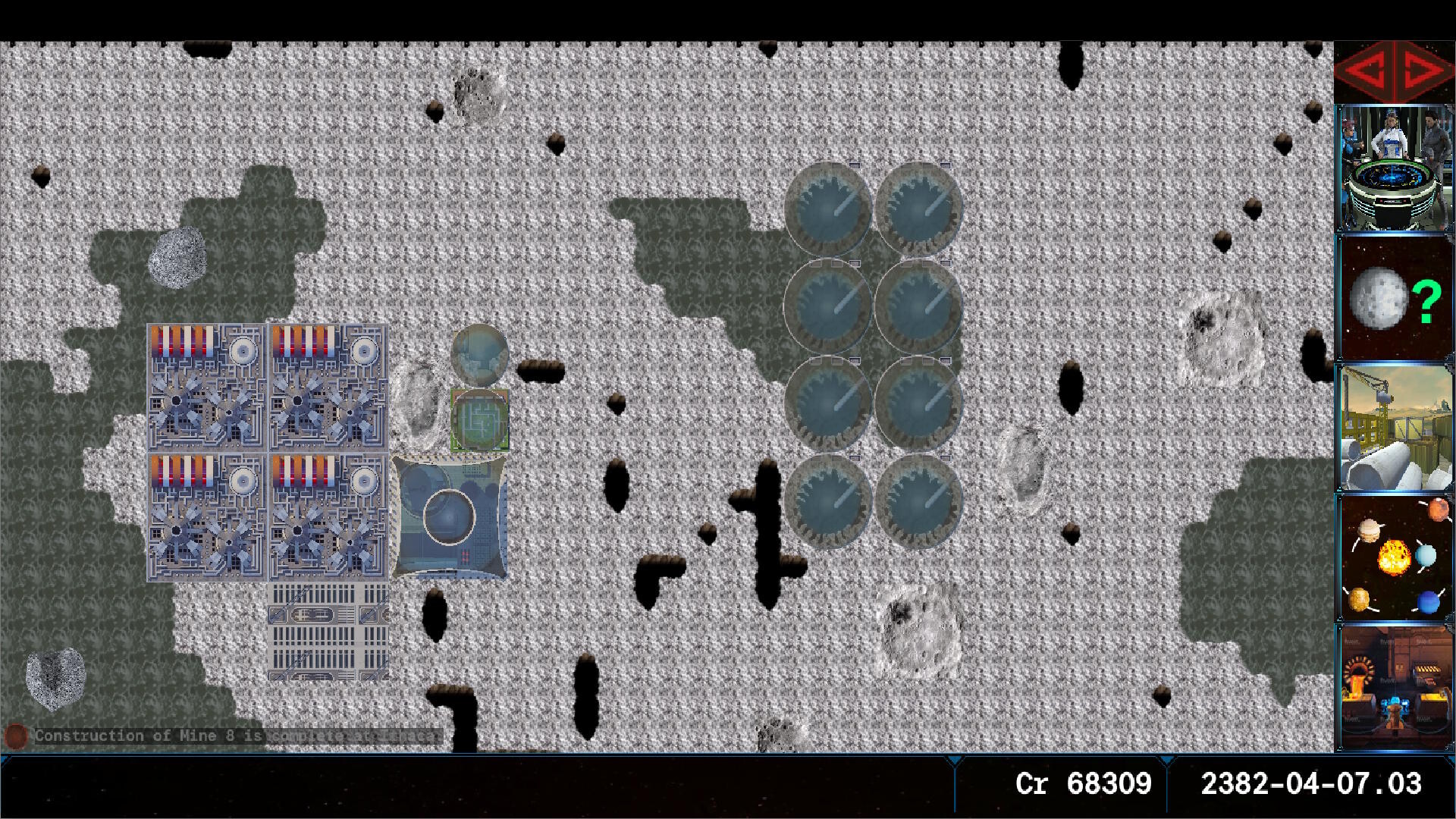Screen dimensions: 1456x819
Task: Open the construction site panel
Action: click(1395, 428)
